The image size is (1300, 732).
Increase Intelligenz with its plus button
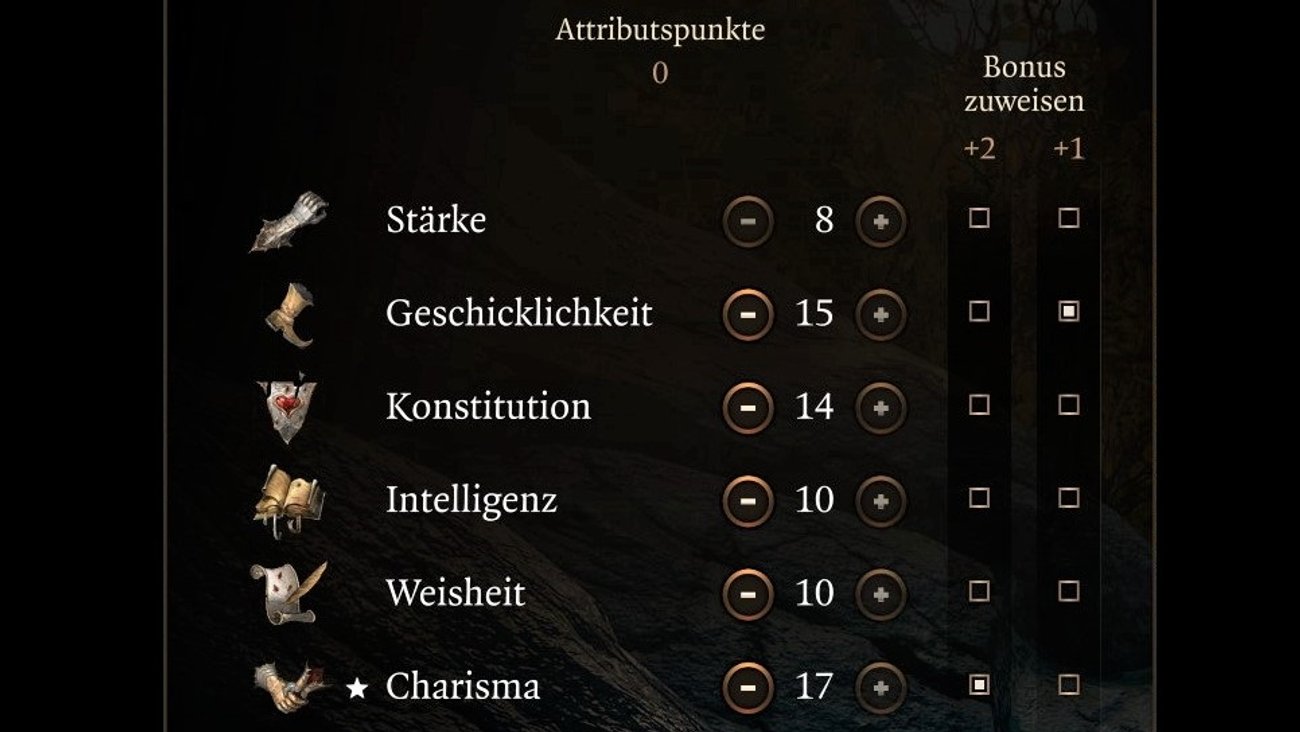(881, 501)
